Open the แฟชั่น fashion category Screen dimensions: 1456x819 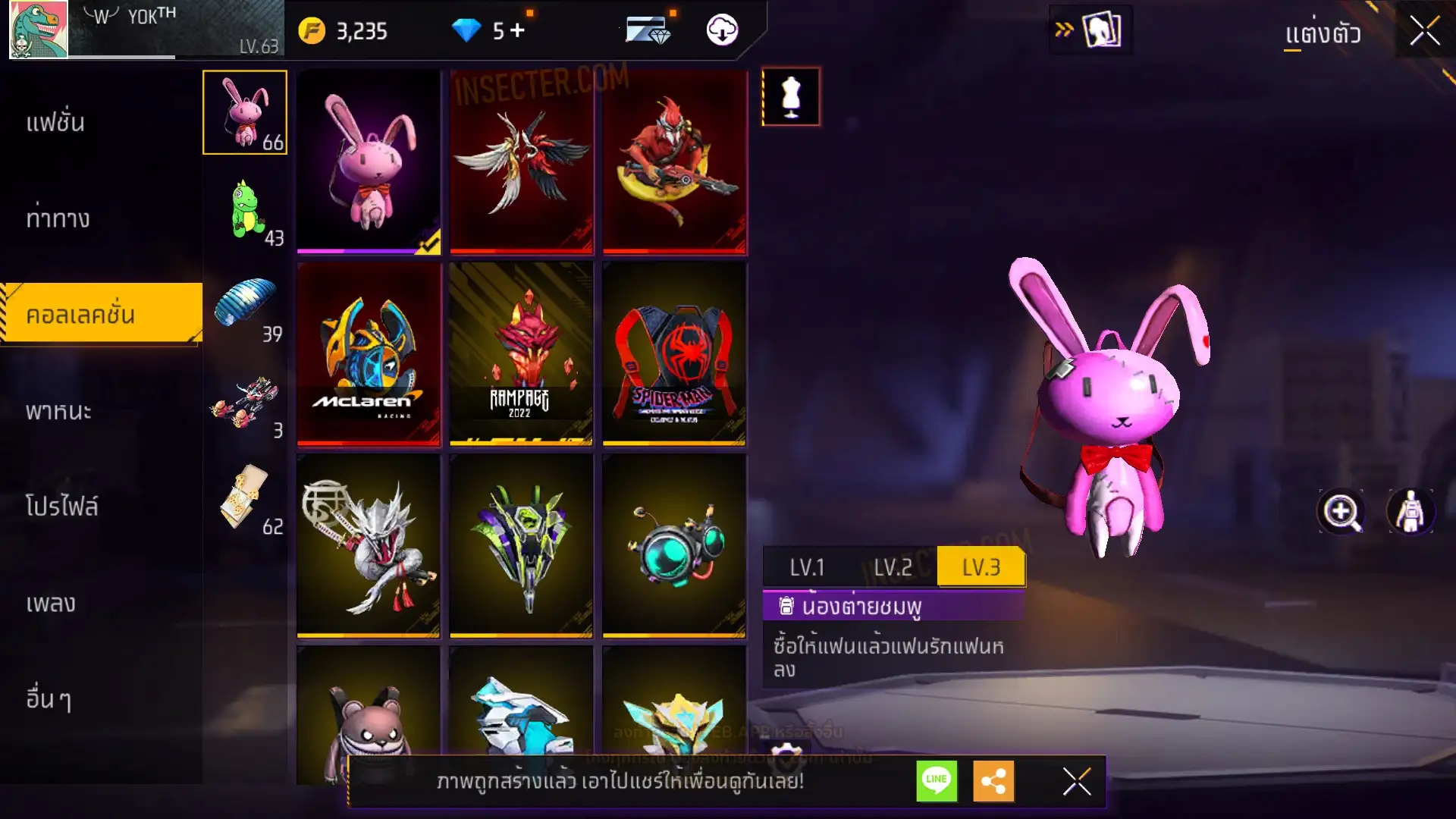(x=55, y=123)
